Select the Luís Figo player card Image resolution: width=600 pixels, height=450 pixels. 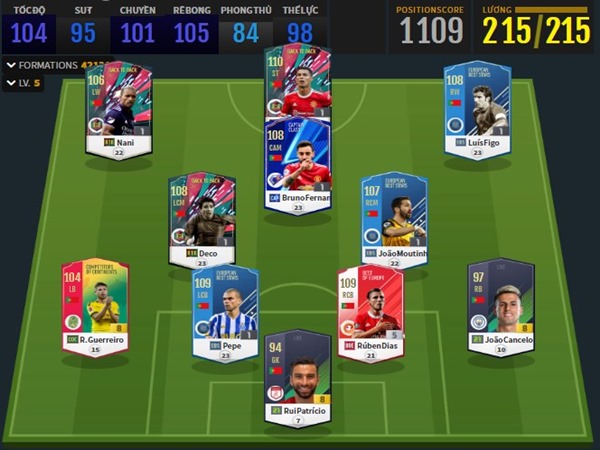coord(477,104)
